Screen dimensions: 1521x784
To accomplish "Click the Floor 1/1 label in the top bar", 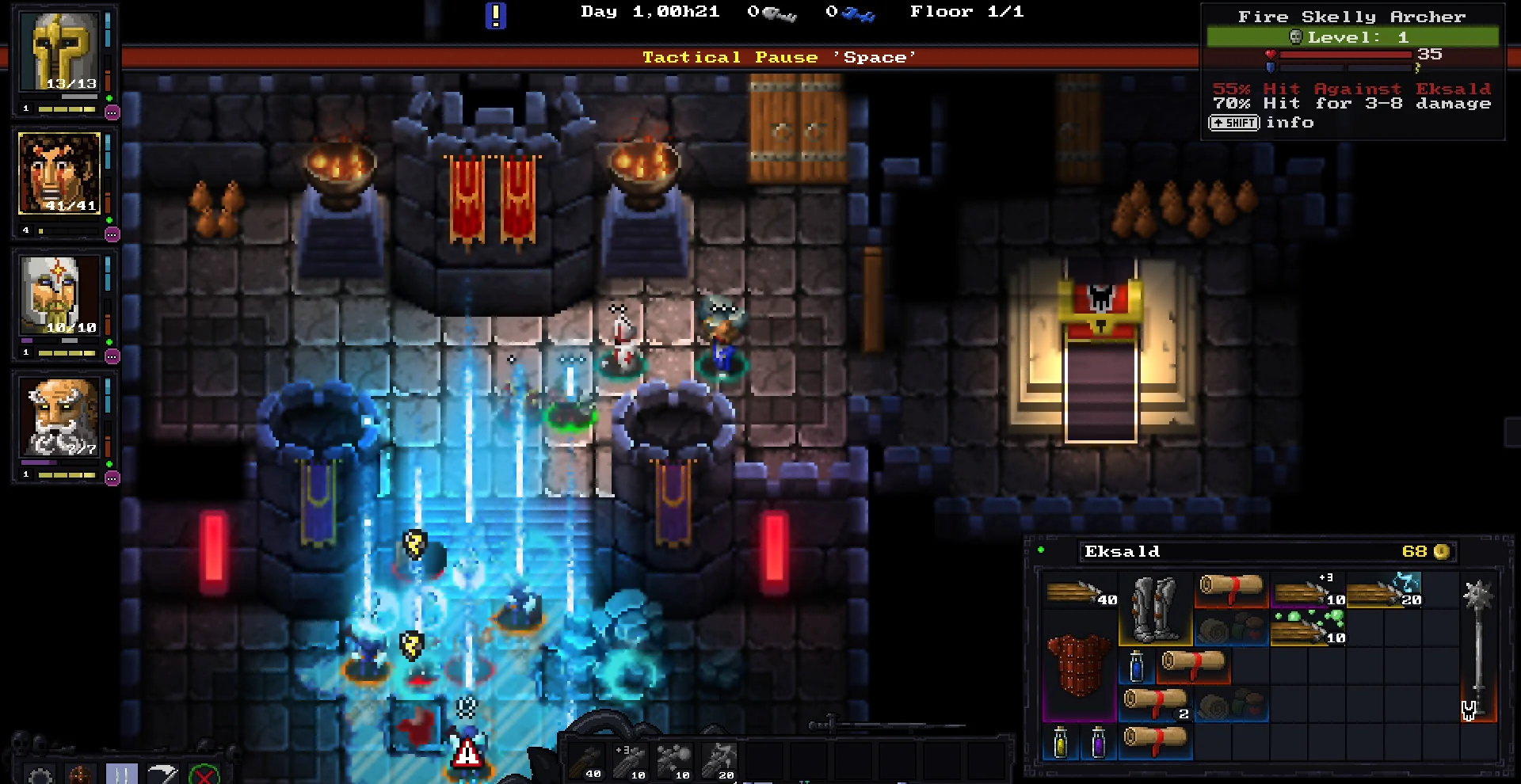I will point(967,12).
